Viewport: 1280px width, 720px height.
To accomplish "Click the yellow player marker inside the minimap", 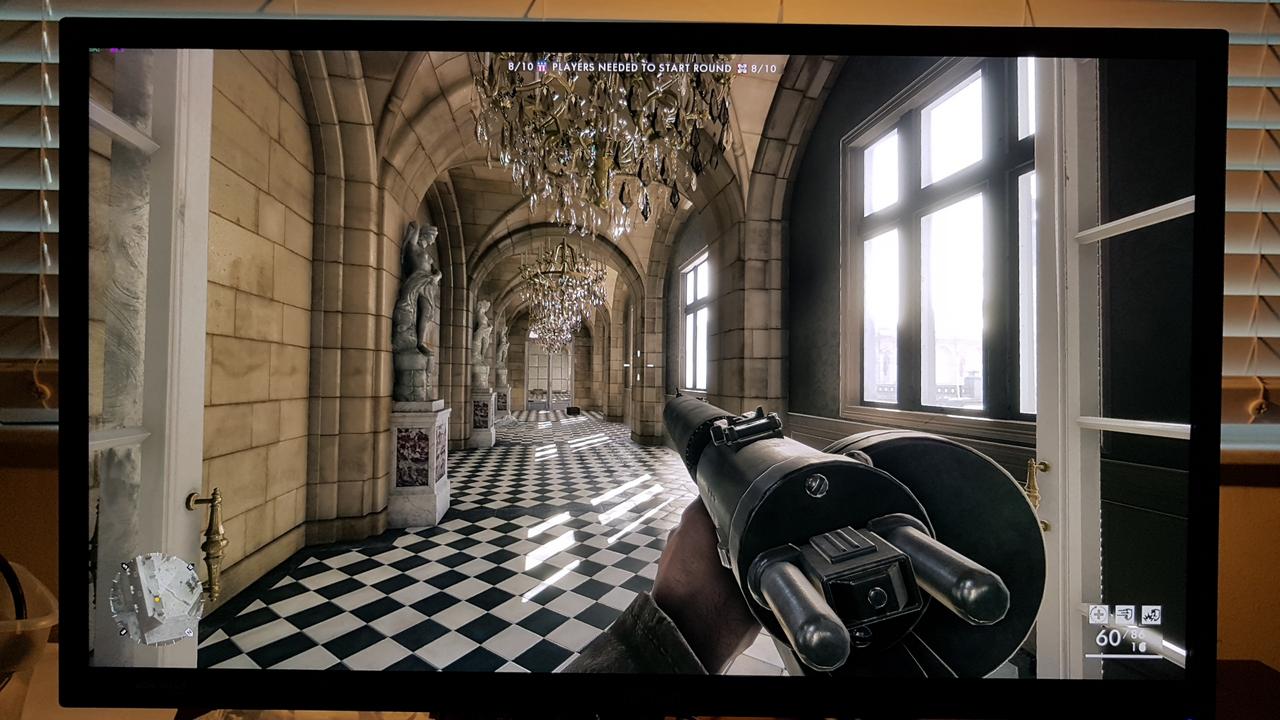I will coord(157,600).
